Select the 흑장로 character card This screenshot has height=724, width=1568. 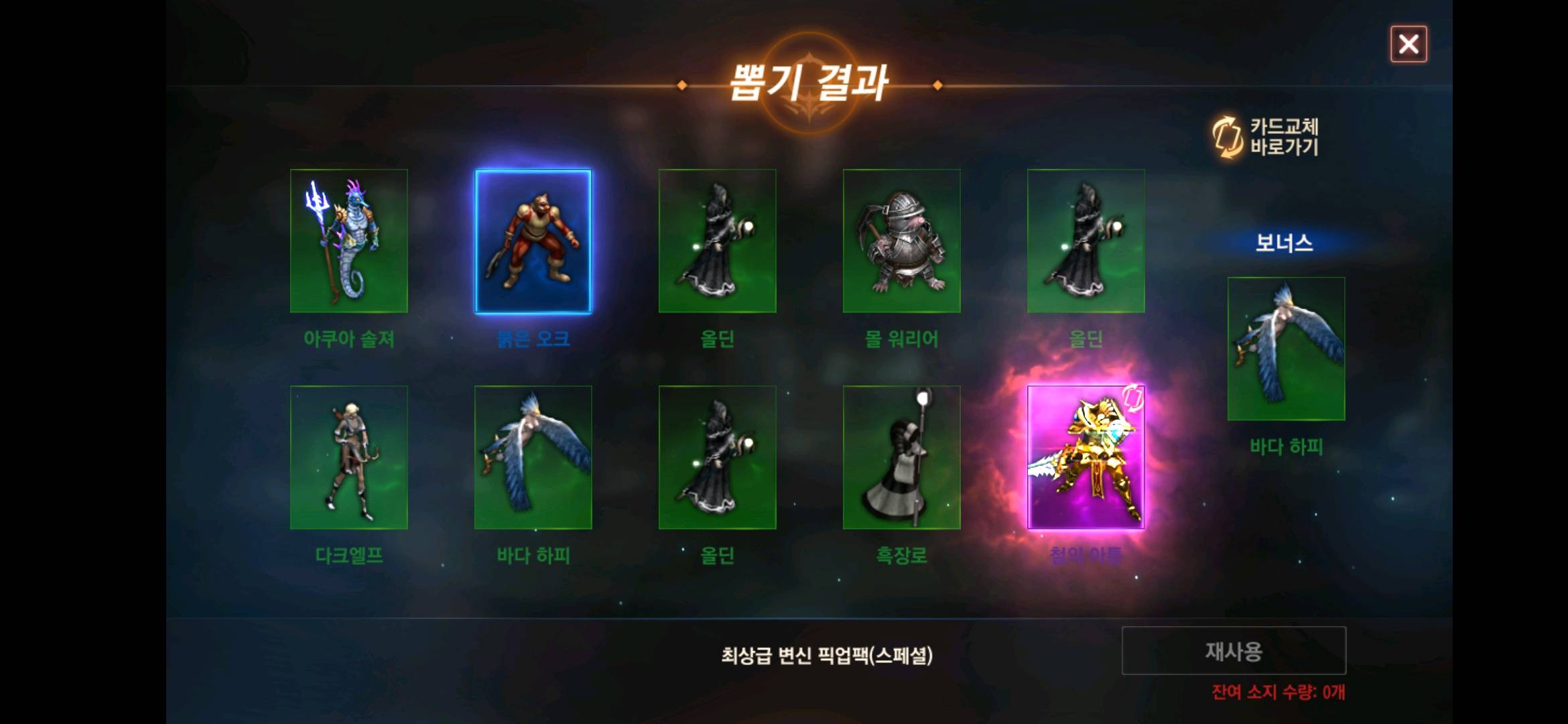(901, 456)
